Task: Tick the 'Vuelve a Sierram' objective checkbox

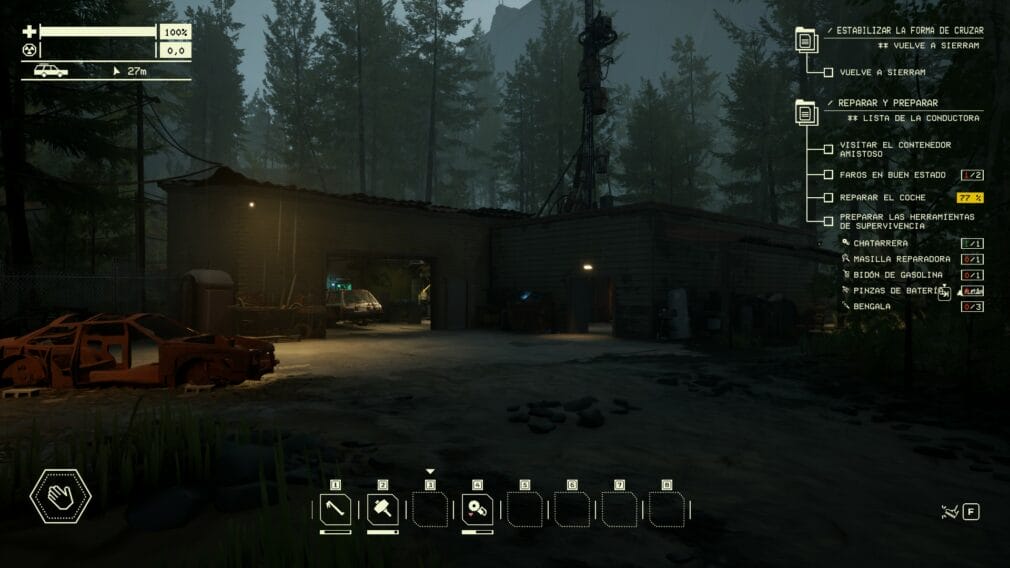Action: click(x=828, y=72)
